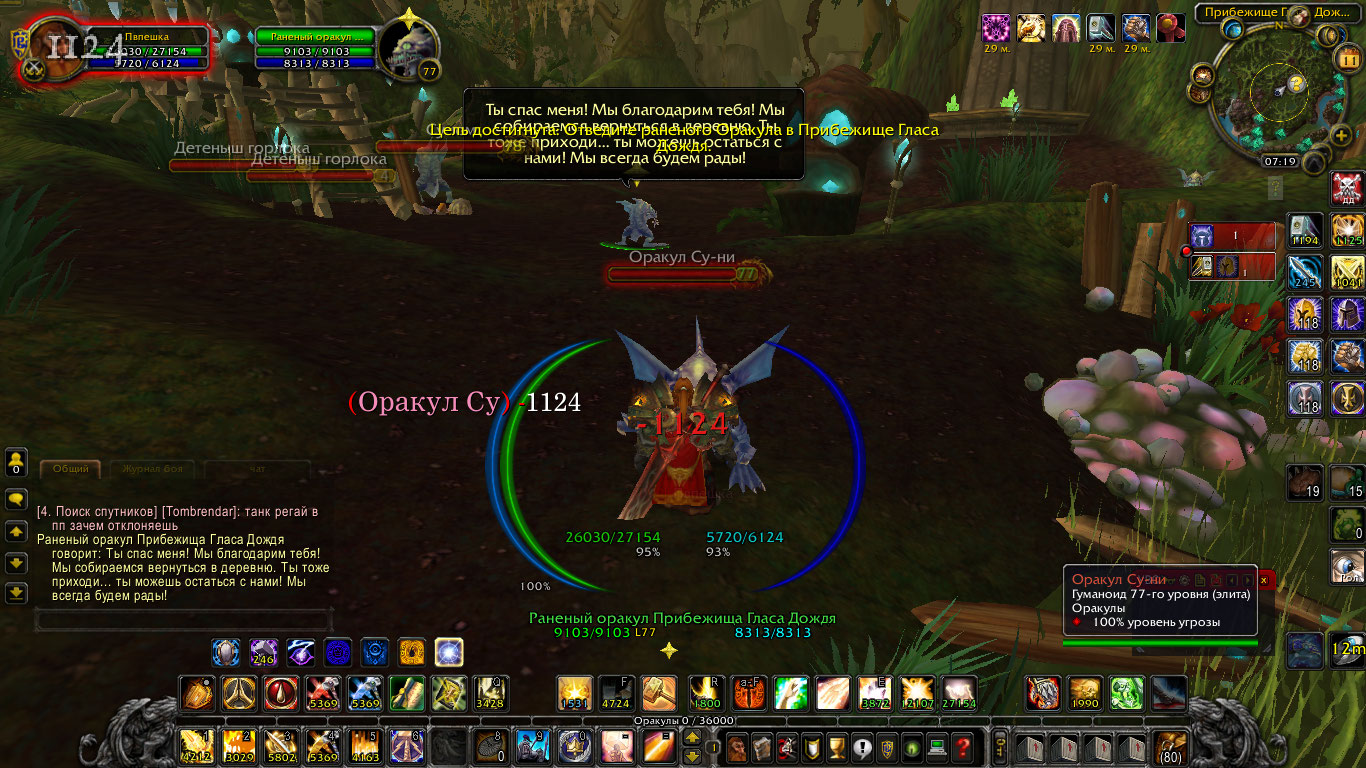Activate the action bar ability in slot 1
The width and height of the screenshot is (1366, 768).
coord(195,746)
